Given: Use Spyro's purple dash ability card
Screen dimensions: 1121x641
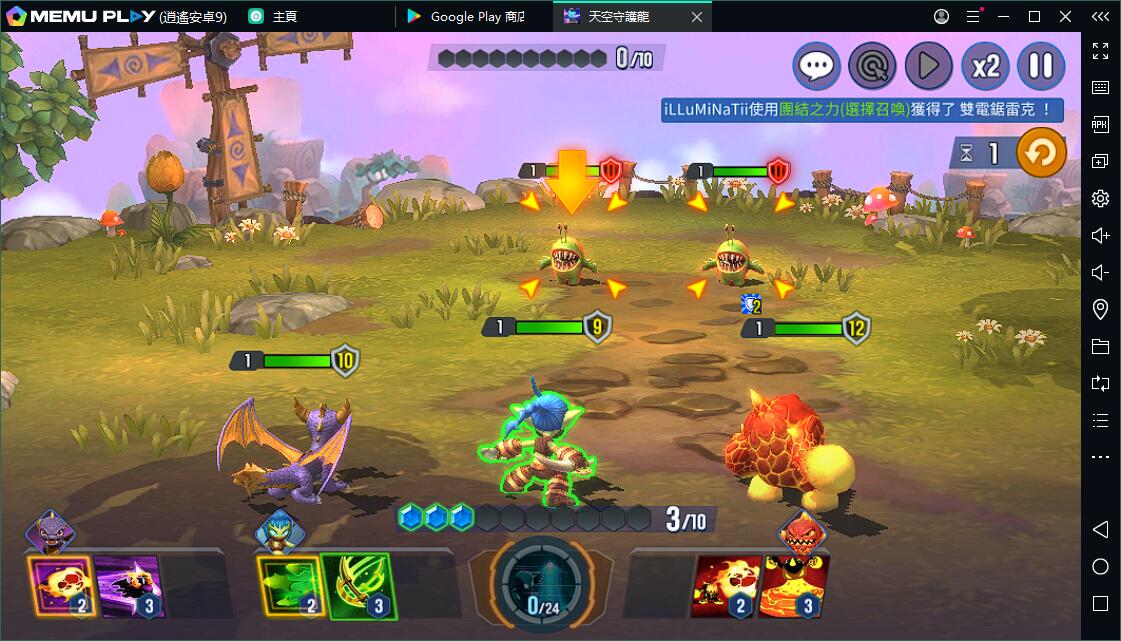Looking at the screenshot, I should tap(130, 586).
